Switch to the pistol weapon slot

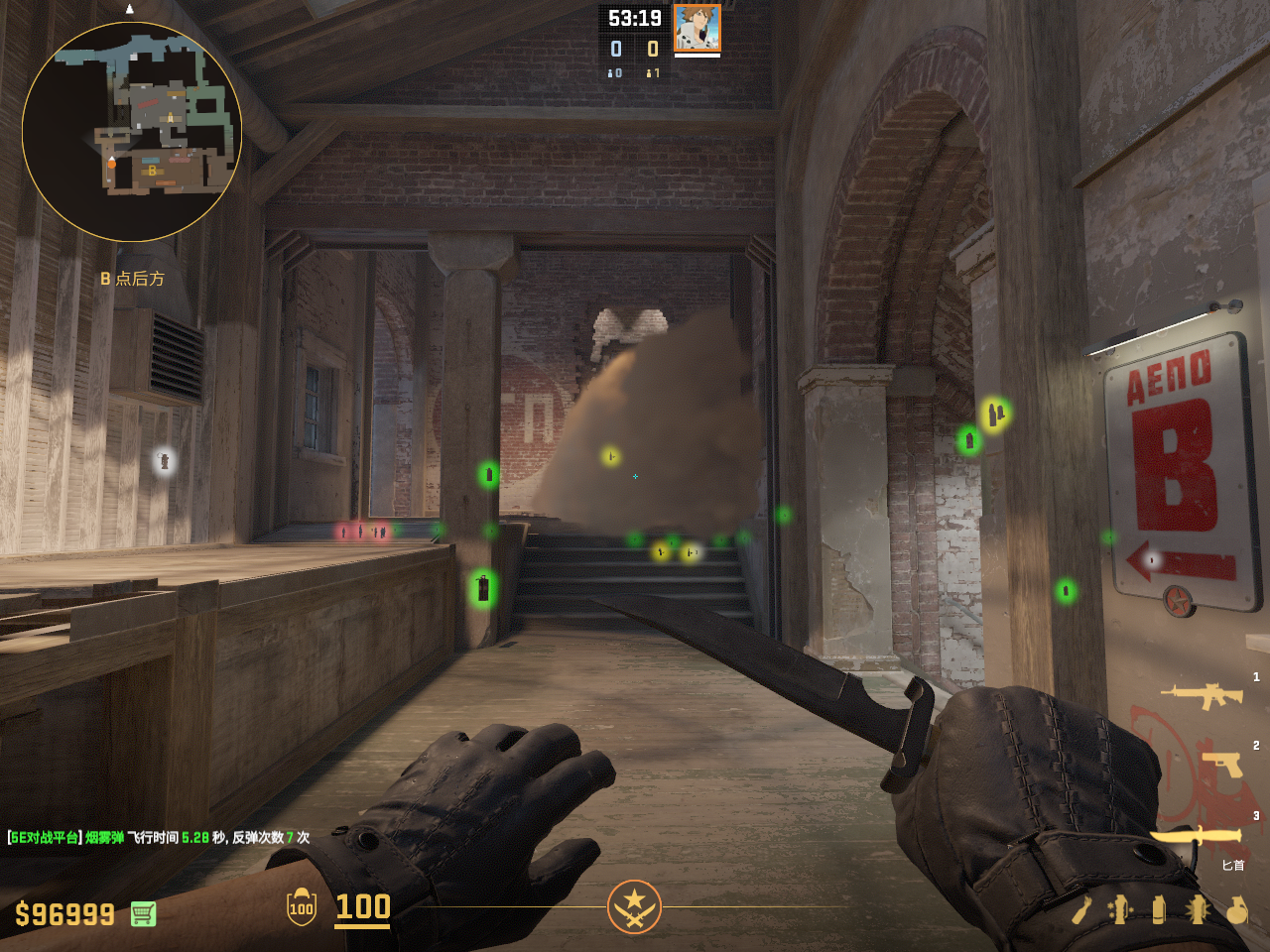pos(1221,765)
